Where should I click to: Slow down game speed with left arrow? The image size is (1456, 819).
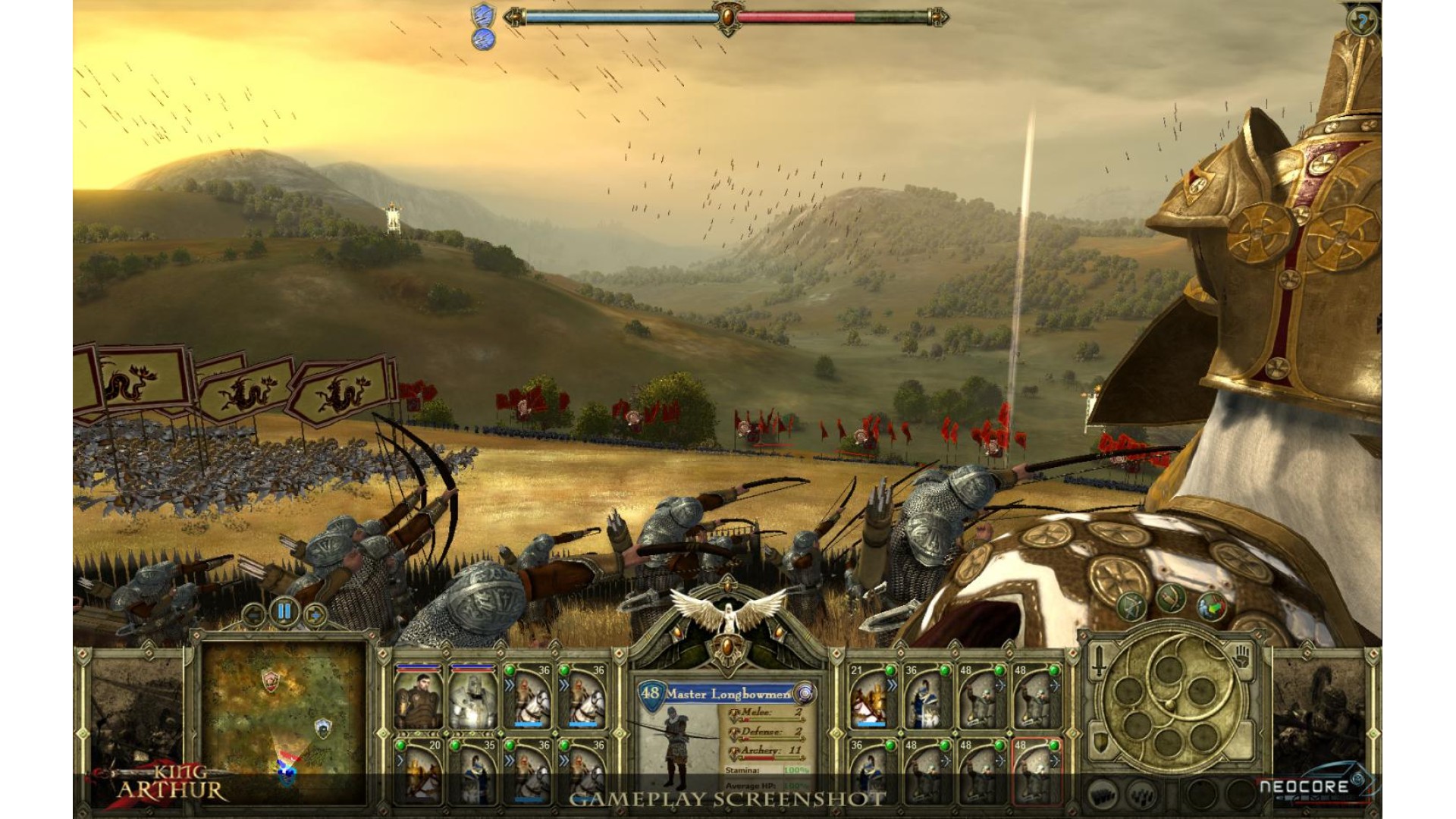[253, 614]
